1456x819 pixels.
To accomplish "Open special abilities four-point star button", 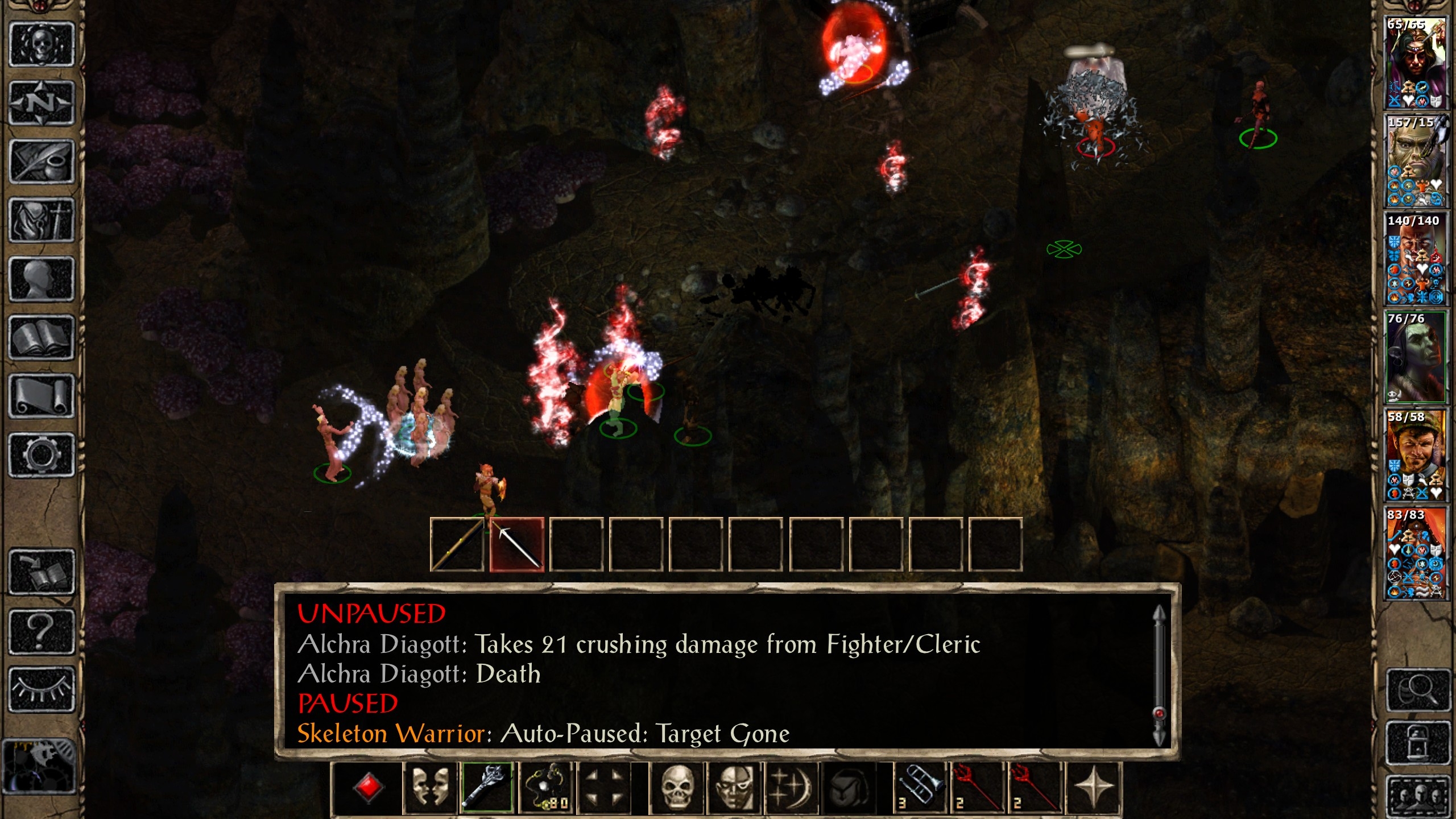I will pos(1093,788).
